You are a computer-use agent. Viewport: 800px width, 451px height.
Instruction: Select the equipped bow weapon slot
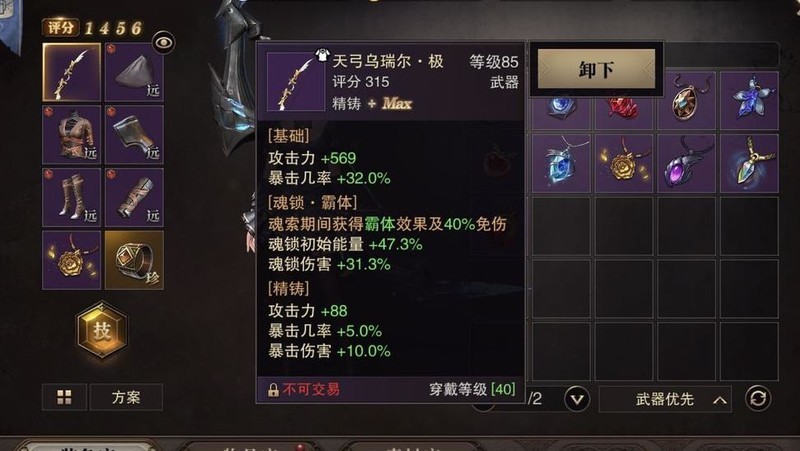[x=71, y=72]
